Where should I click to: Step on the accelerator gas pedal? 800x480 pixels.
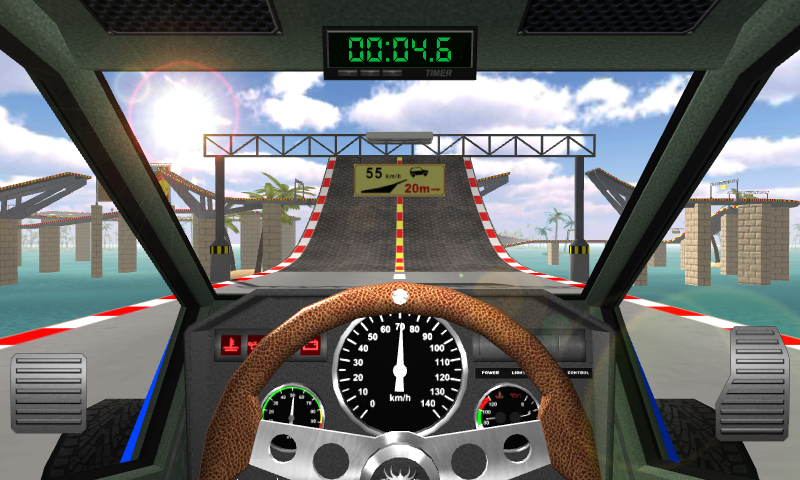(x=753, y=382)
